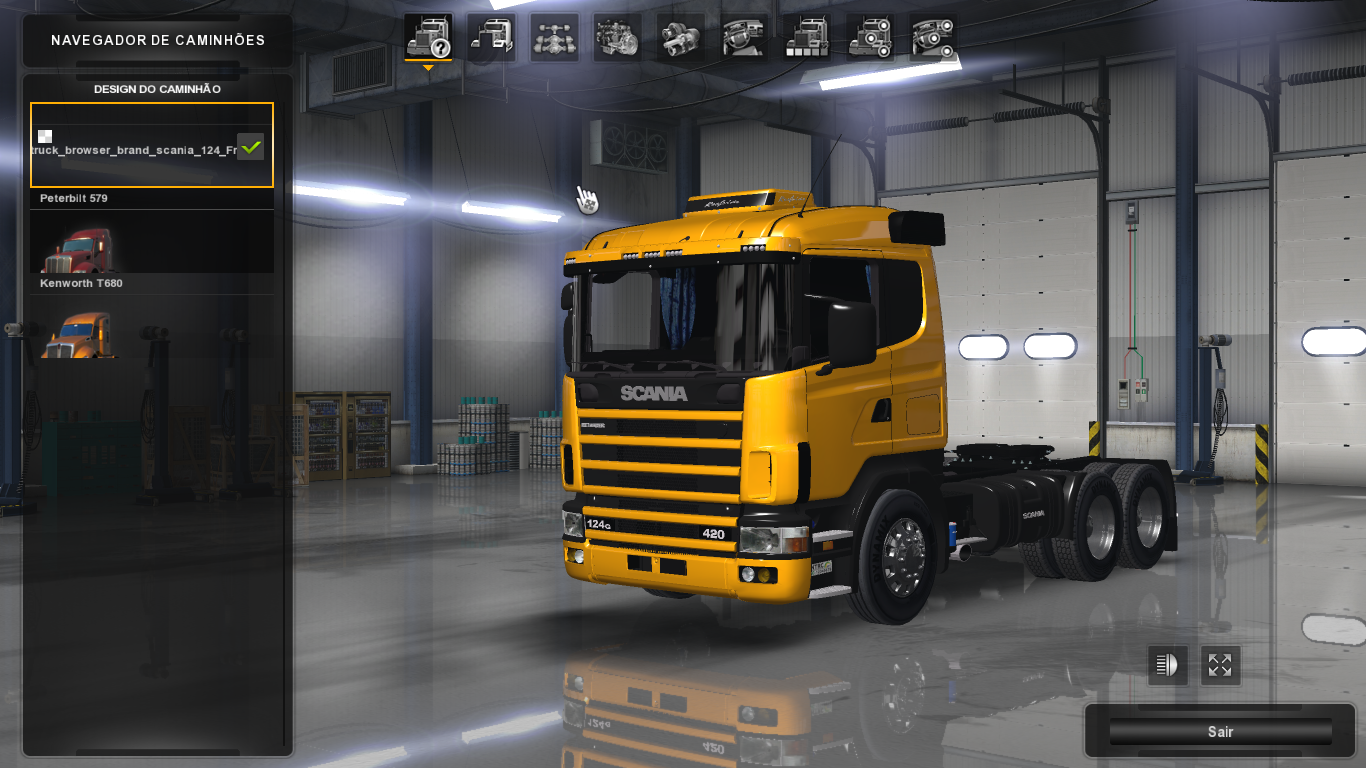Expand the NAVEGADOR DE CAMINHÕES panel header
The image size is (1366, 768).
[156, 40]
